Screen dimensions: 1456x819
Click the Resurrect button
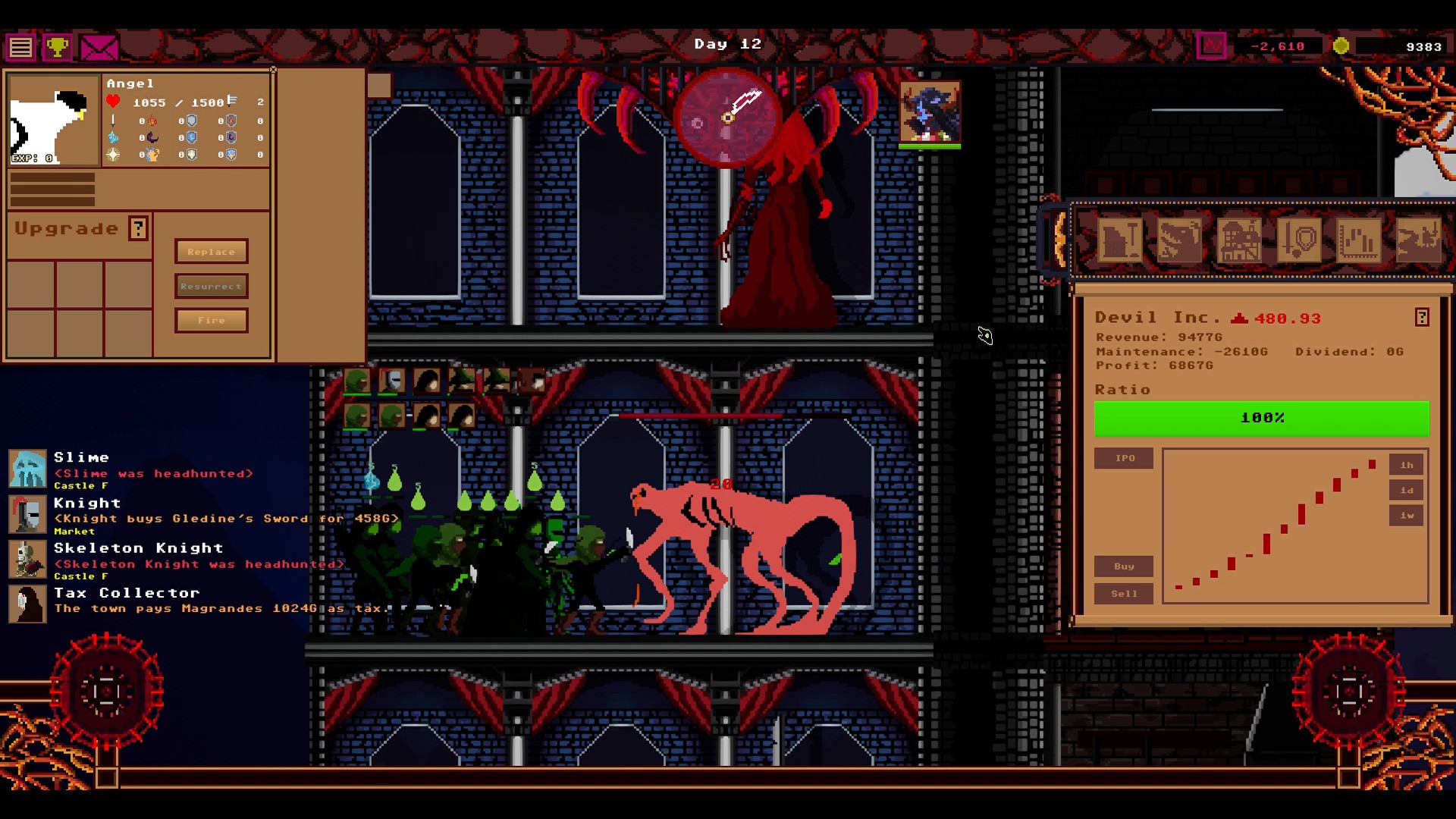(x=211, y=286)
